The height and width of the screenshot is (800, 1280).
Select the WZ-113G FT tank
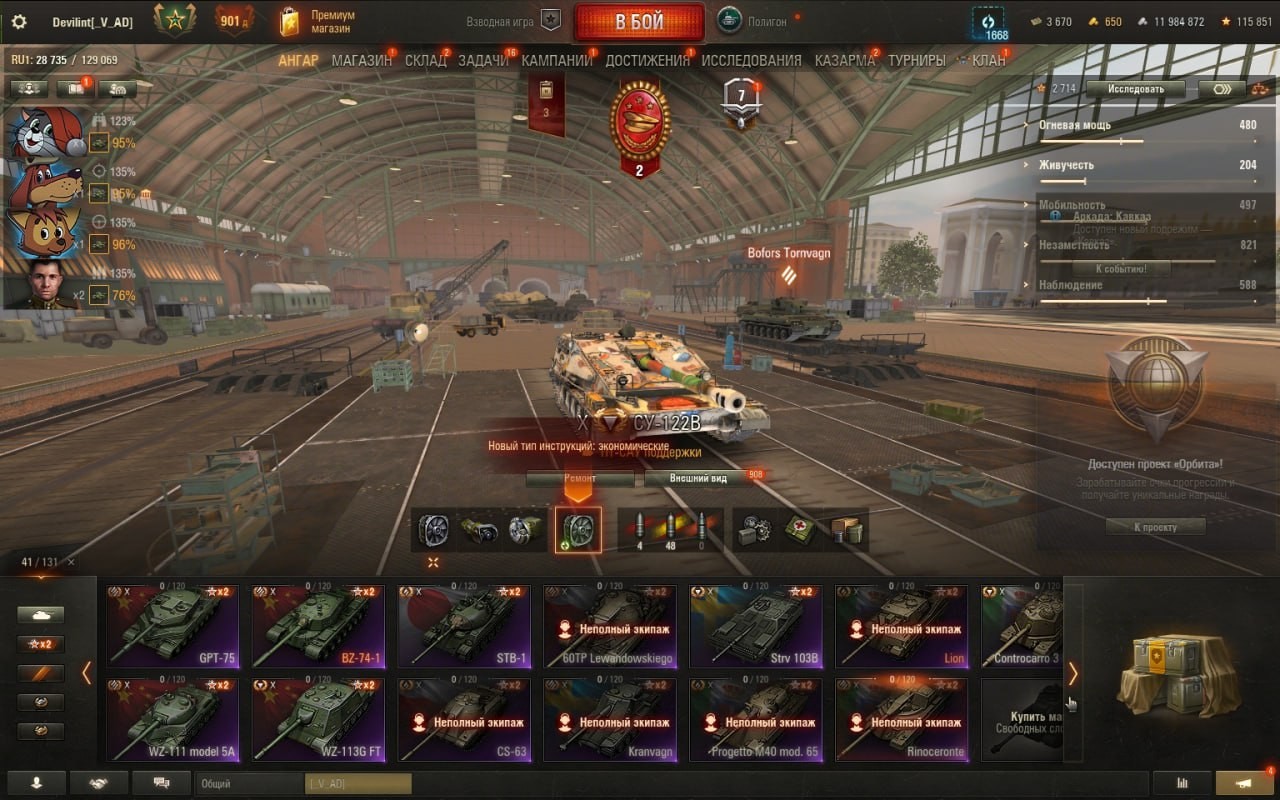[x=318, y=720]
